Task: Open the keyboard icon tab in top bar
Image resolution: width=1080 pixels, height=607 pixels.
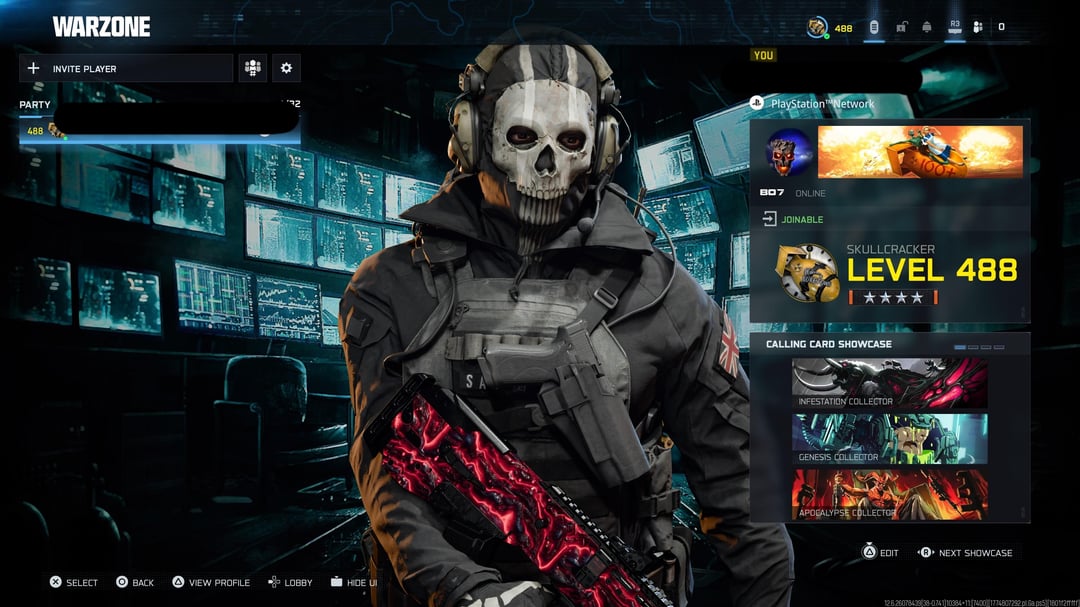Action: tap(954, 27)
